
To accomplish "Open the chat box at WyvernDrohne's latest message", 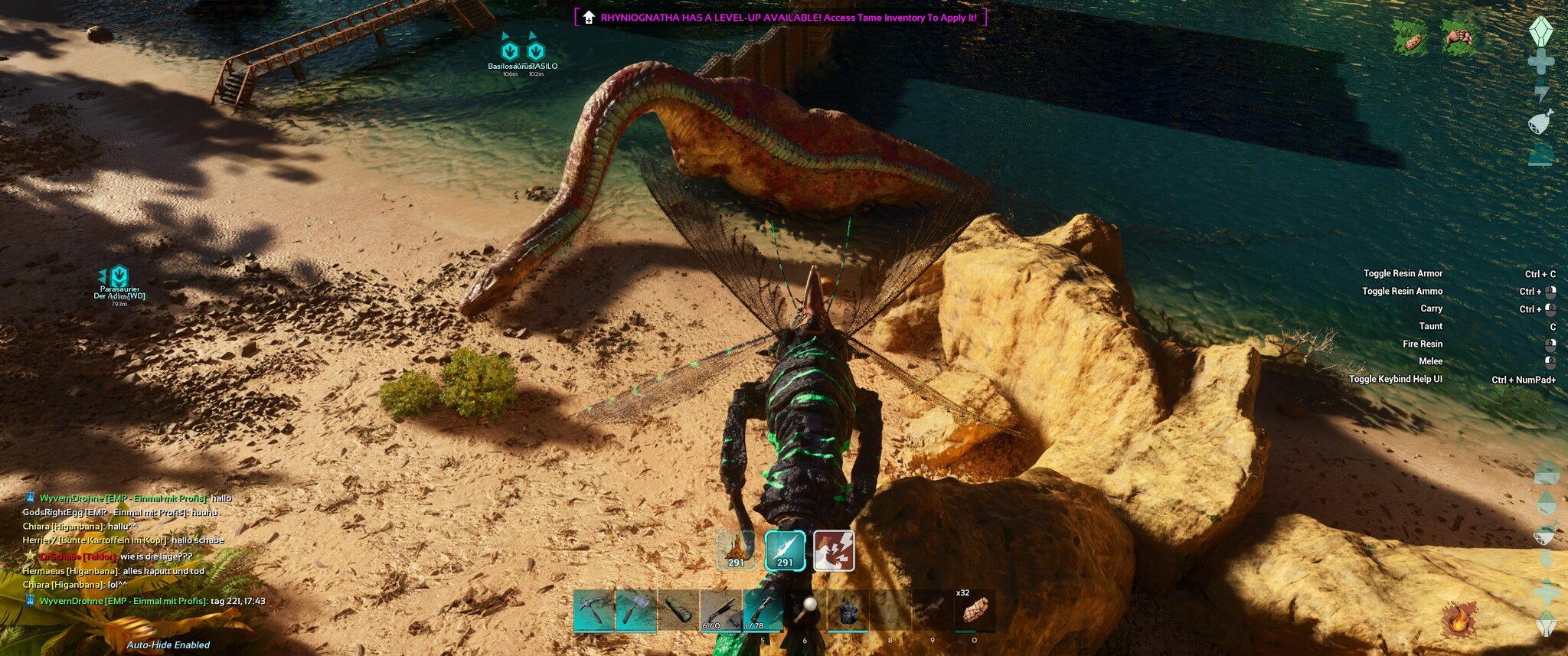I will pyautogui.click(x=145, y=601).
